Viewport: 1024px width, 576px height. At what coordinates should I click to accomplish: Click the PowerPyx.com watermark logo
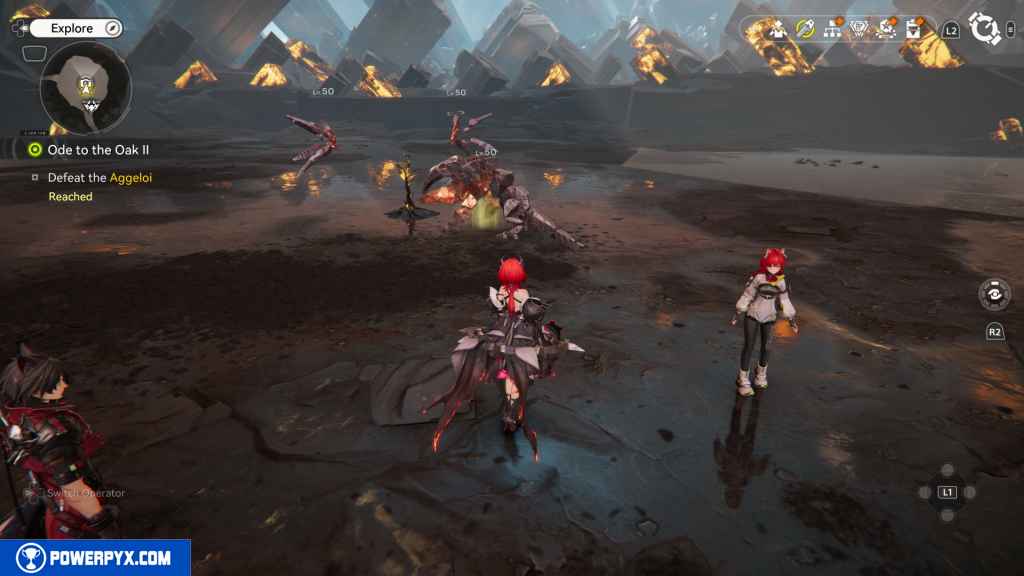click(95, 558)
